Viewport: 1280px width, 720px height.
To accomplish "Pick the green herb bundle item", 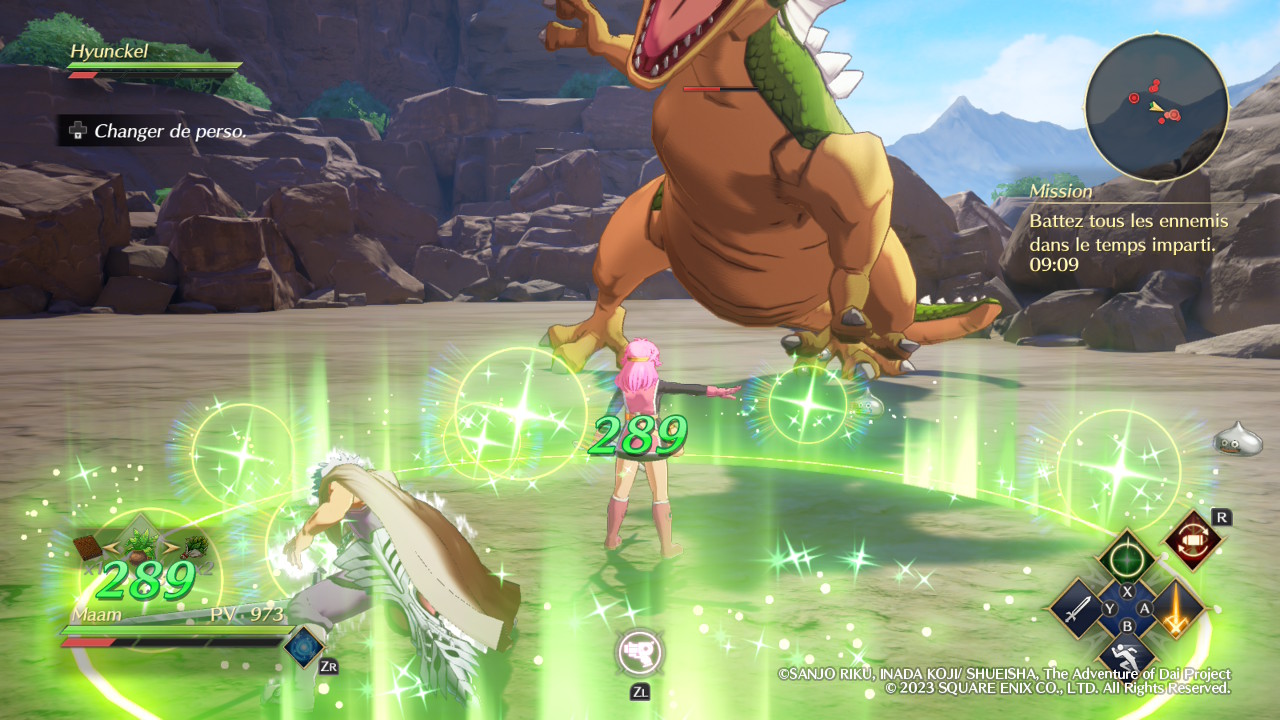I will pos(194,546).
